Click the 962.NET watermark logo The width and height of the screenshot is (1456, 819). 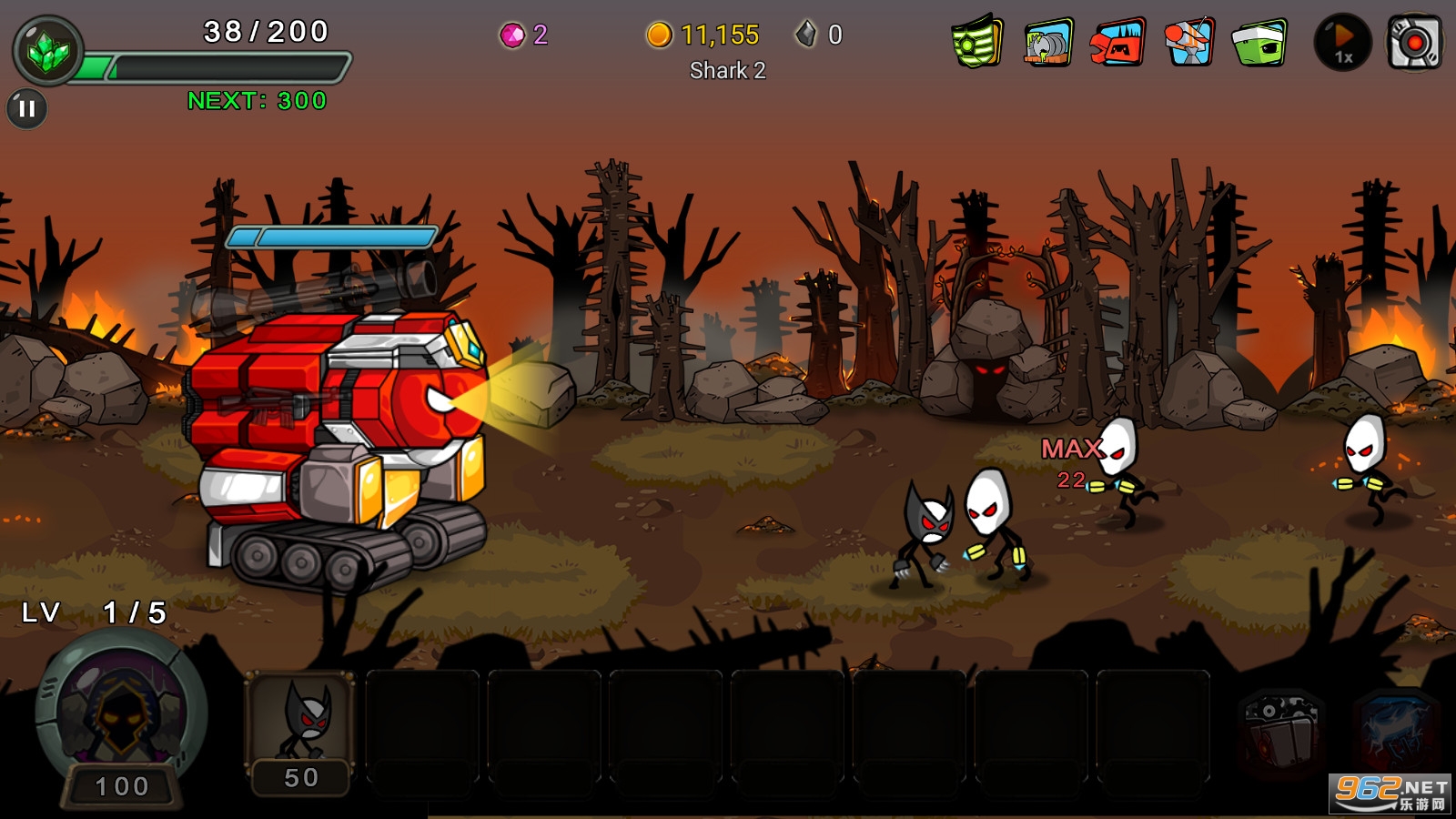point(1390,792)
